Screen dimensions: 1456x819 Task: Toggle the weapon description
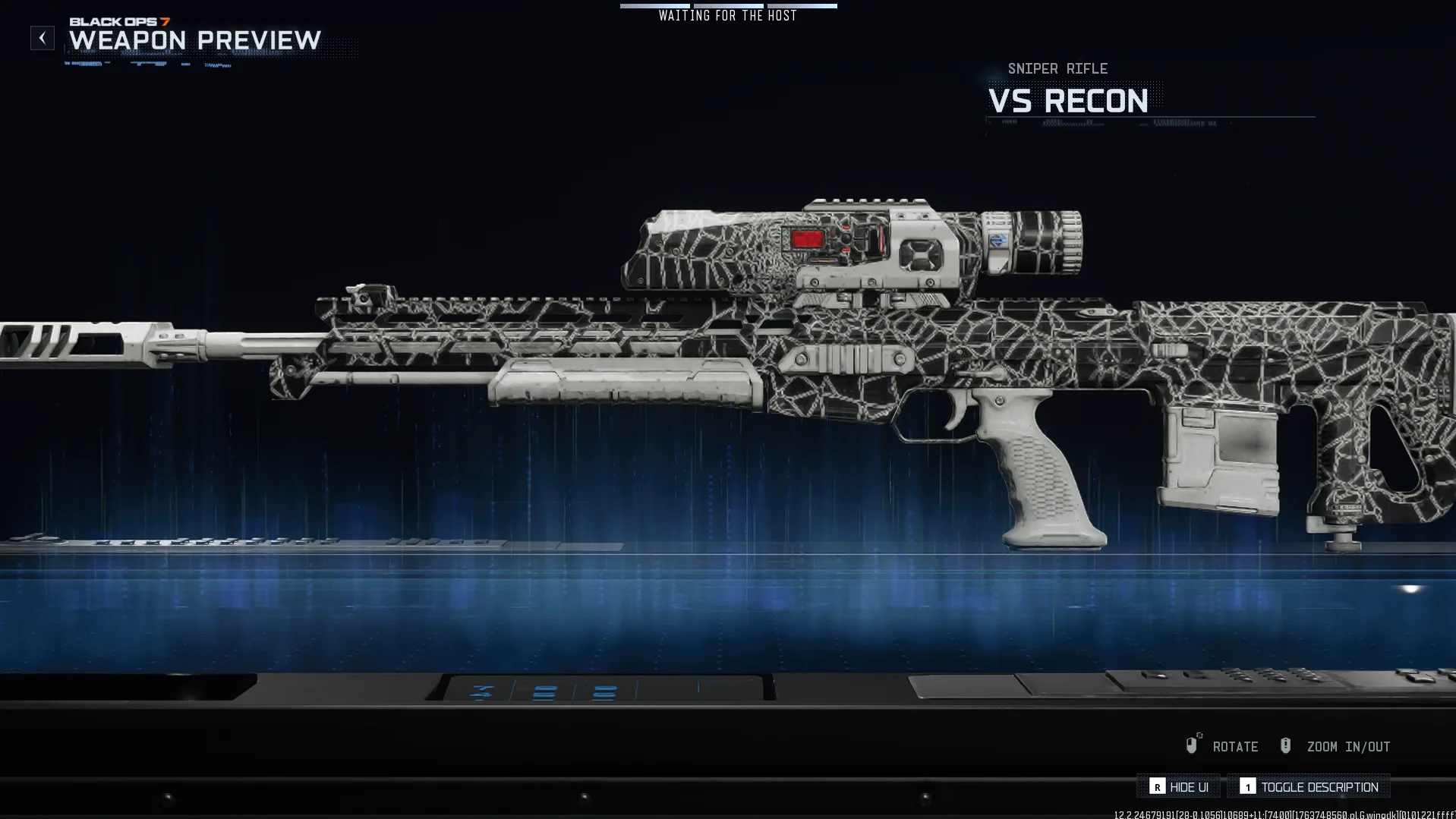click(1309, 786)
